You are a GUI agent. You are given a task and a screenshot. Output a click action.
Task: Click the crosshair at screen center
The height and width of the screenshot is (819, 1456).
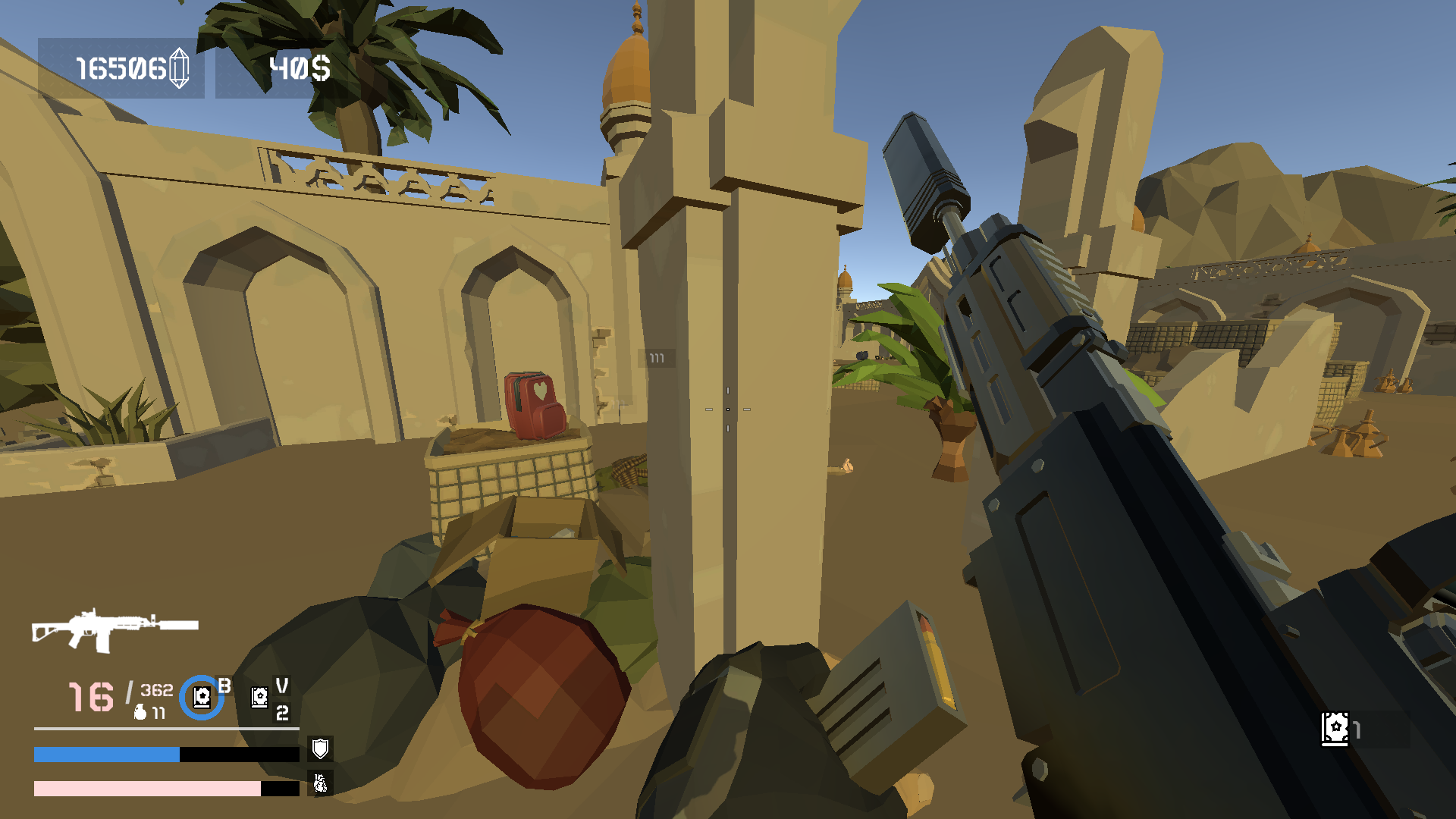point(728,409)
